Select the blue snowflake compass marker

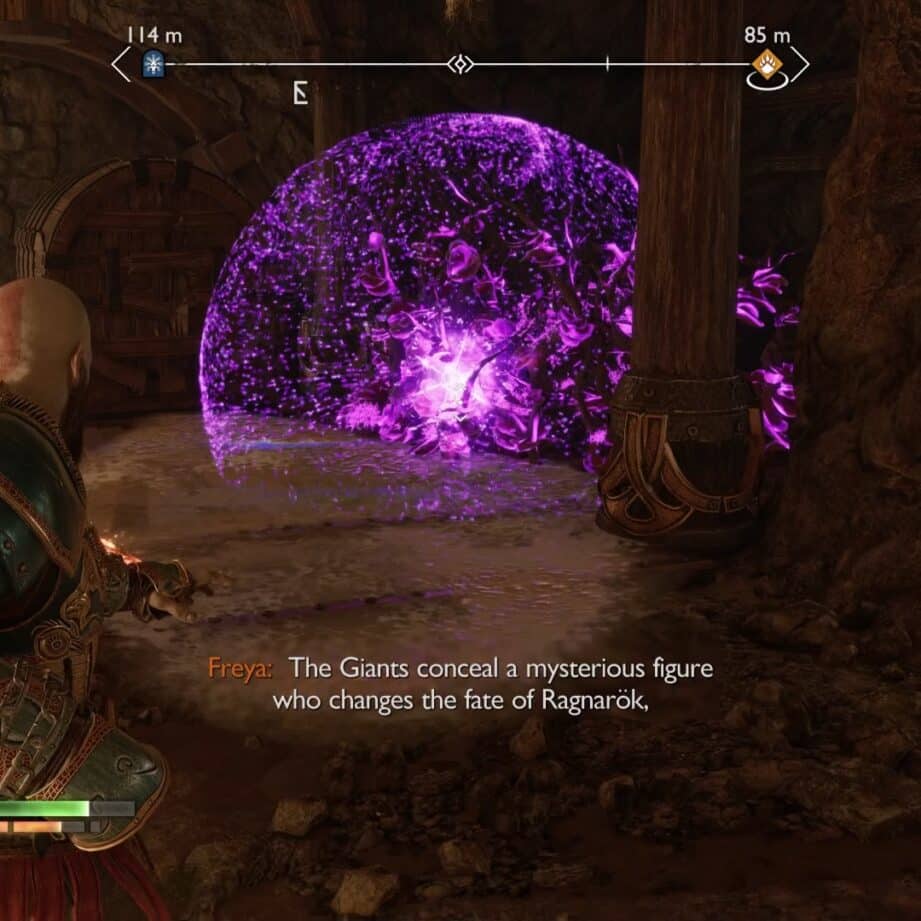tap(153, 65)
